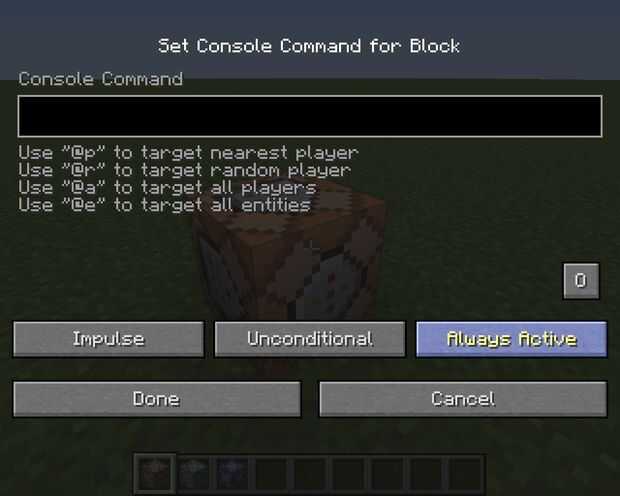The image size is (620, 496).
Task: Toggle the Always Active button
Action: point(511,339)
